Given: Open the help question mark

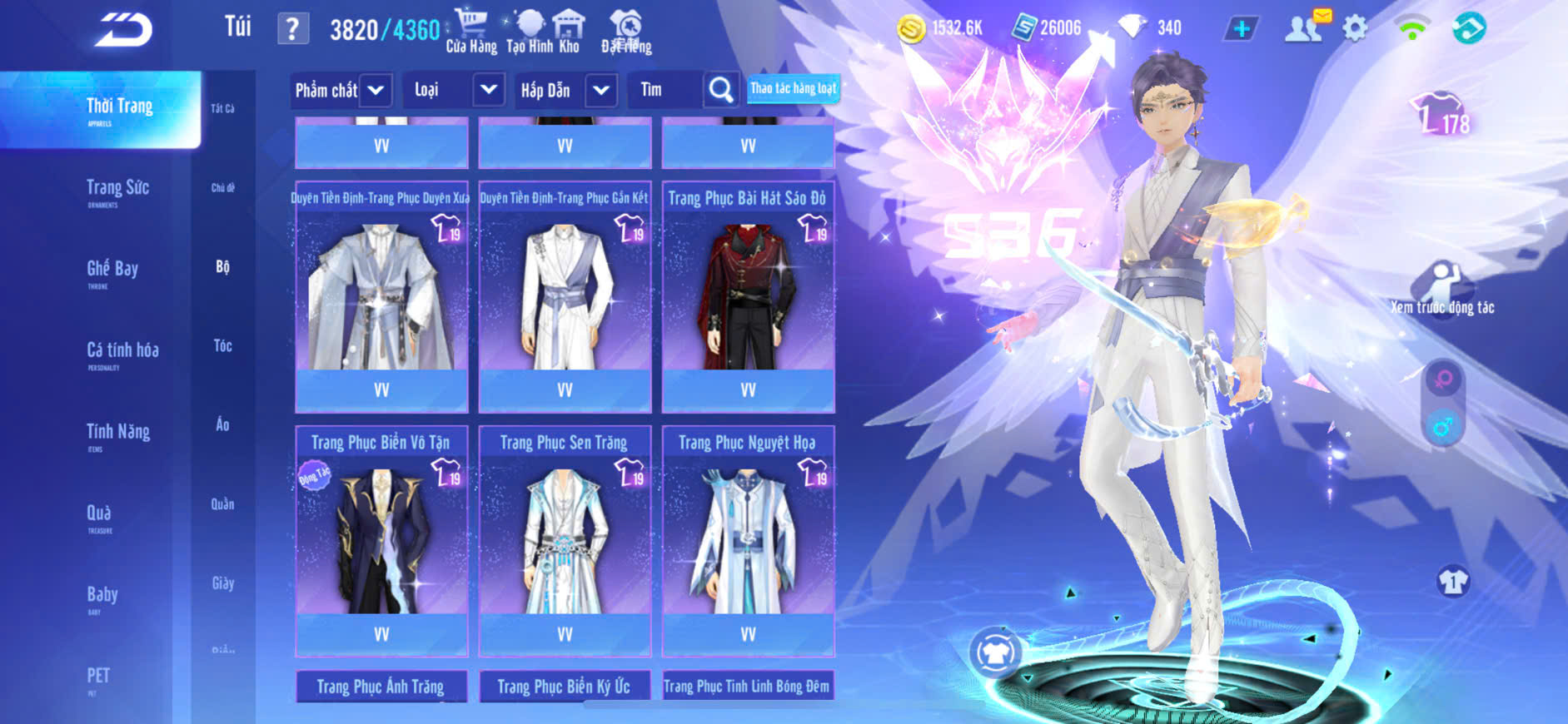Looking at the screenshot, I should coord(292,29).
